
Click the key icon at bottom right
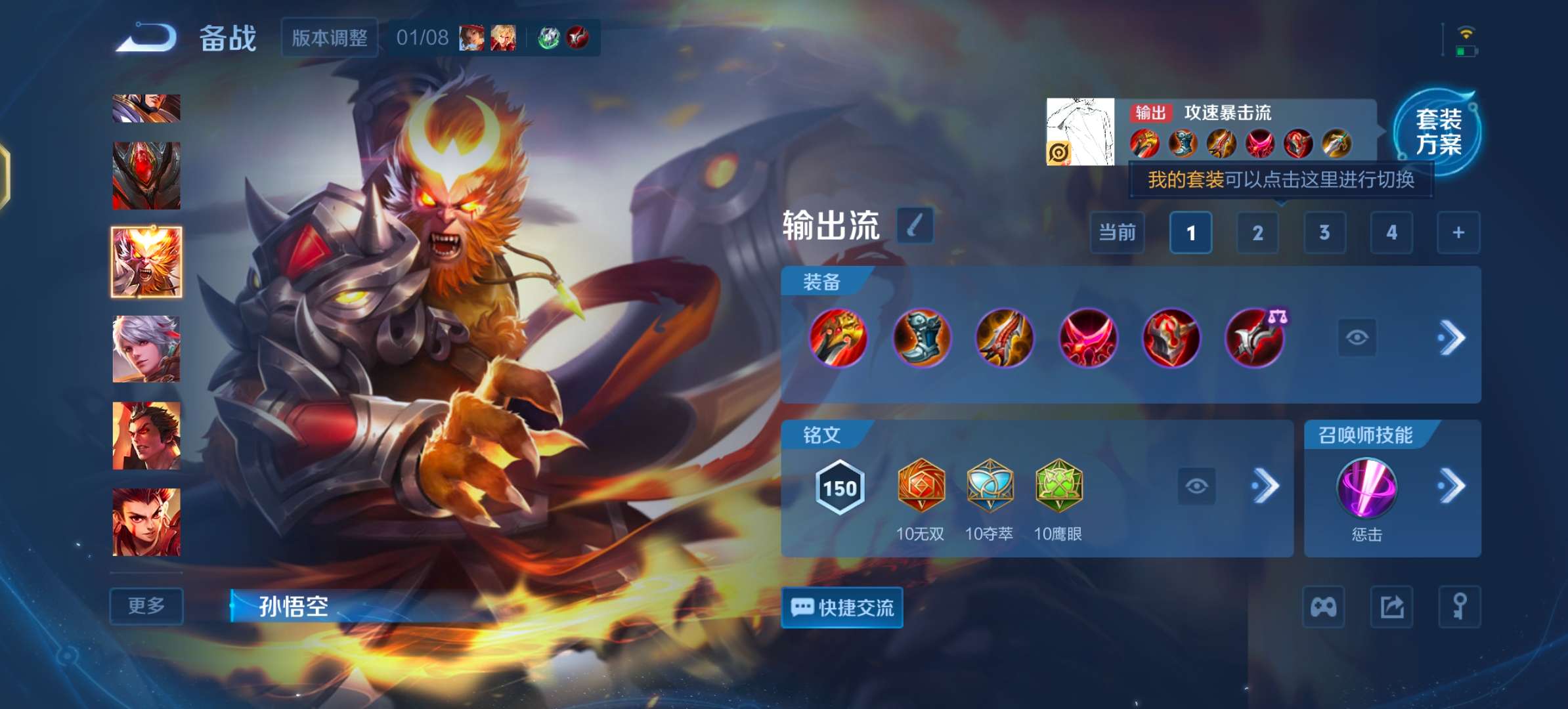pyautogui.click(x=1459, y=607)
